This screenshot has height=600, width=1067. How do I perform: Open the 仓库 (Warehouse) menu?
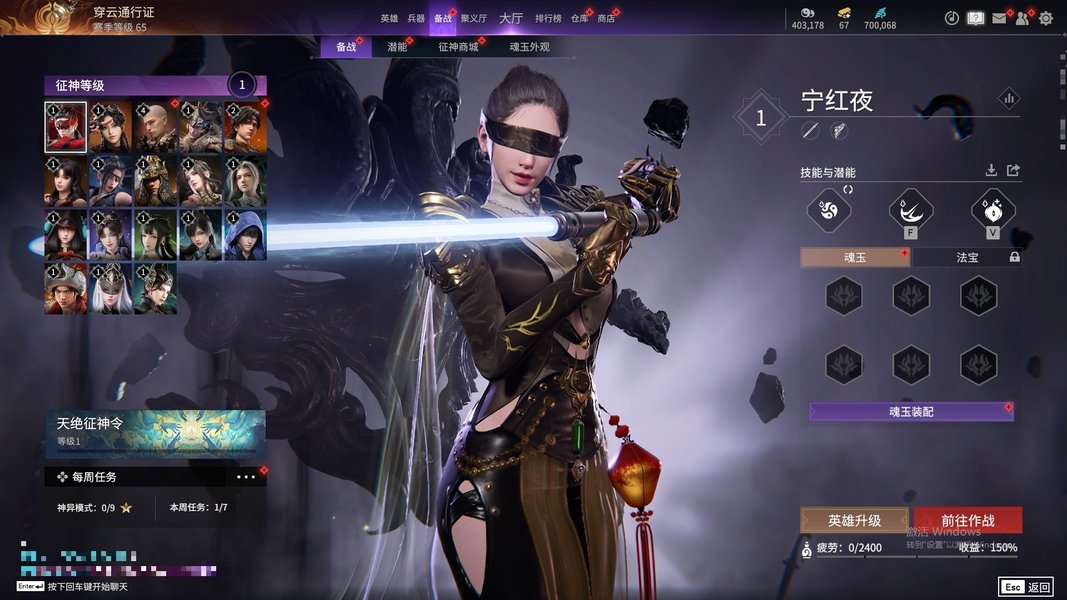pos(579,18)
